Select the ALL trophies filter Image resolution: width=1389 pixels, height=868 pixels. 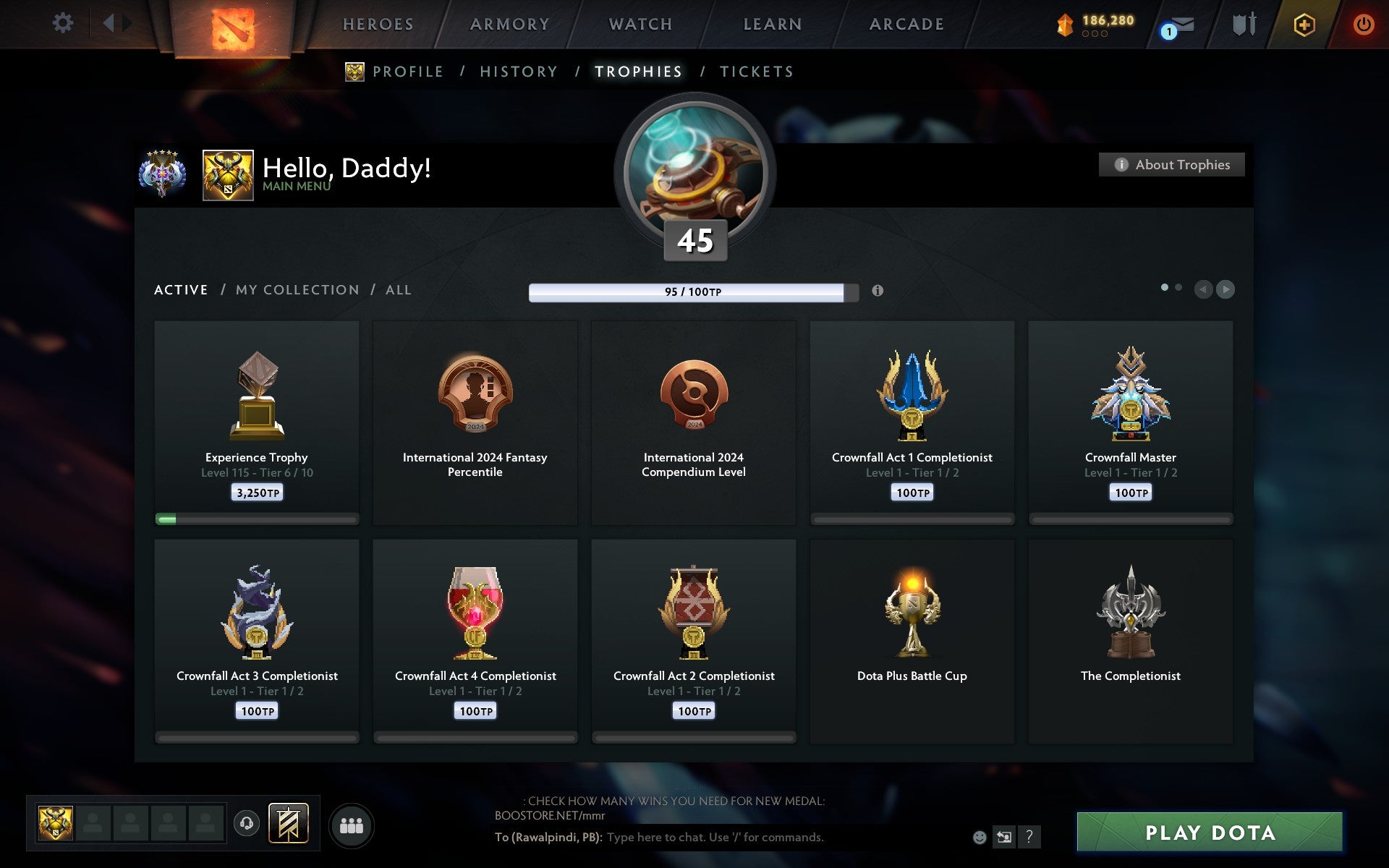(399, 289)
